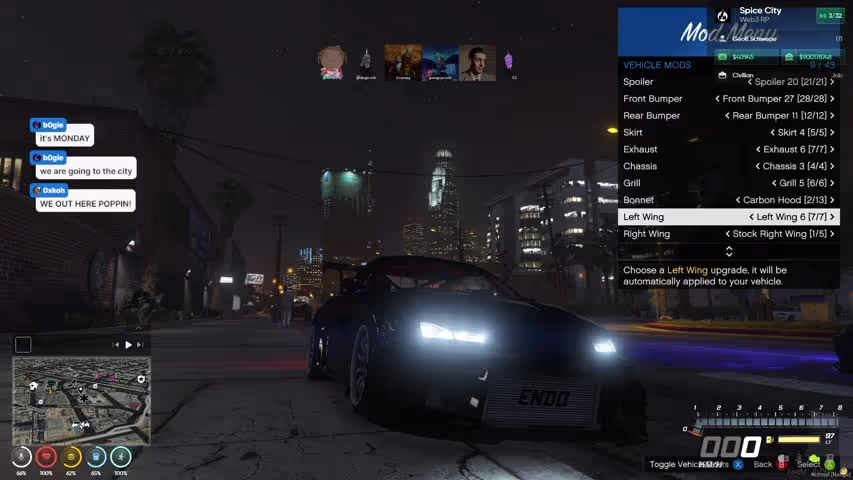Click the microphone voice status icon

coord(21,457)
